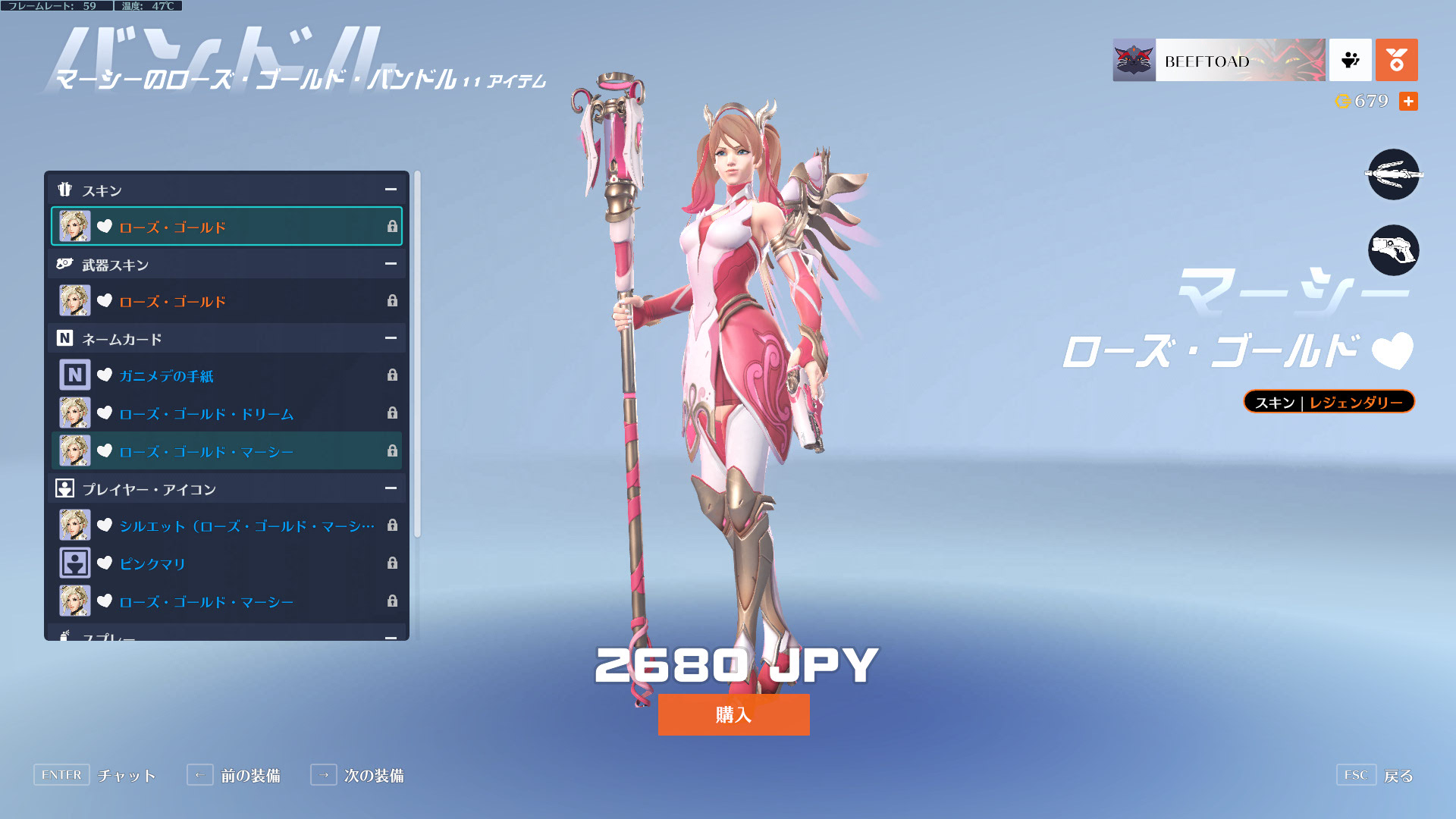Open the social friends icon button
This screenshot has height=819, width=1456.
pyautogui.click(x=1350, y=60)
